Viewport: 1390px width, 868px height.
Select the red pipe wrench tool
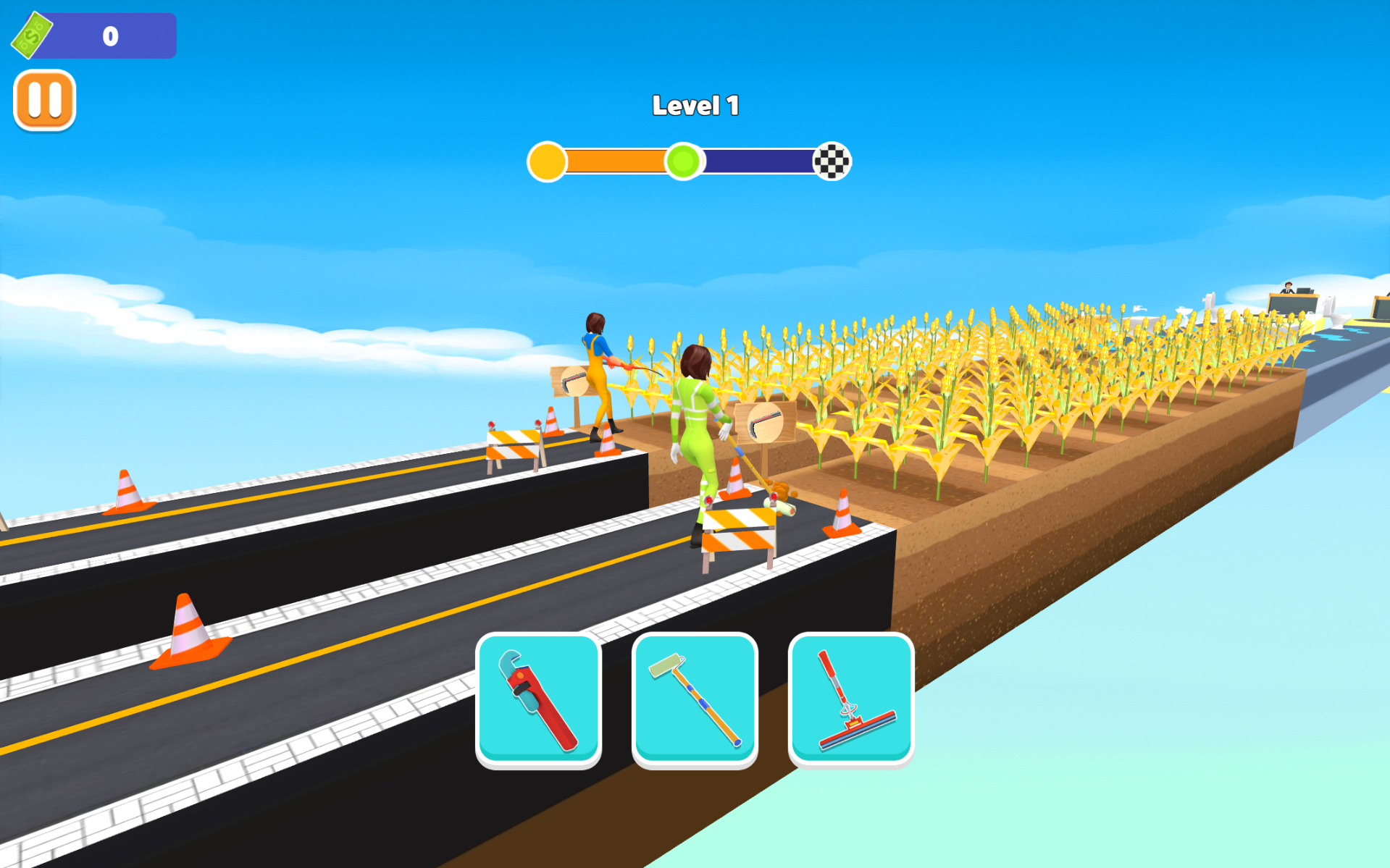click(538, 699)
